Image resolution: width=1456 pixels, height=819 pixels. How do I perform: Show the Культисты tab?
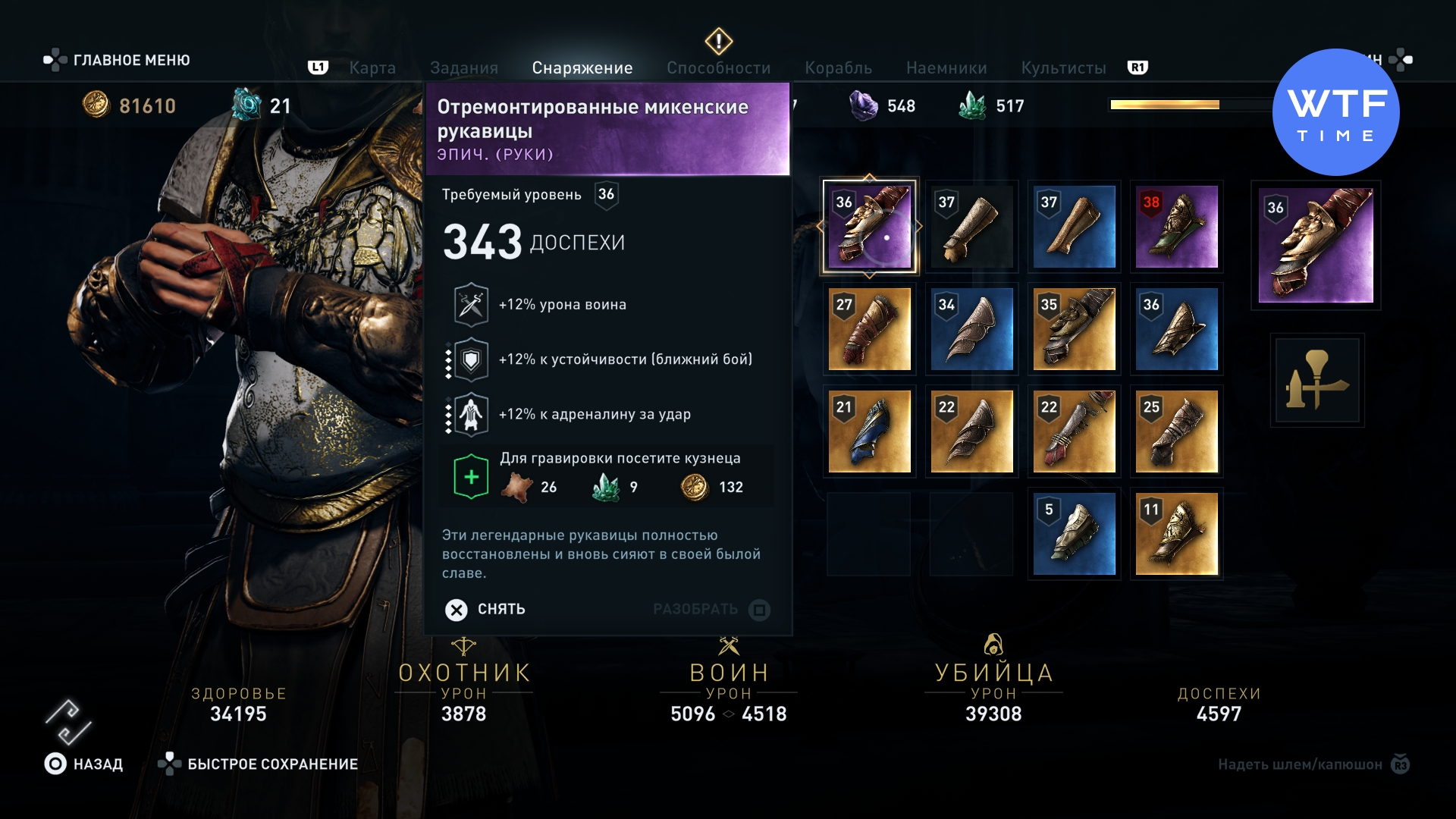pos(1063,68)
